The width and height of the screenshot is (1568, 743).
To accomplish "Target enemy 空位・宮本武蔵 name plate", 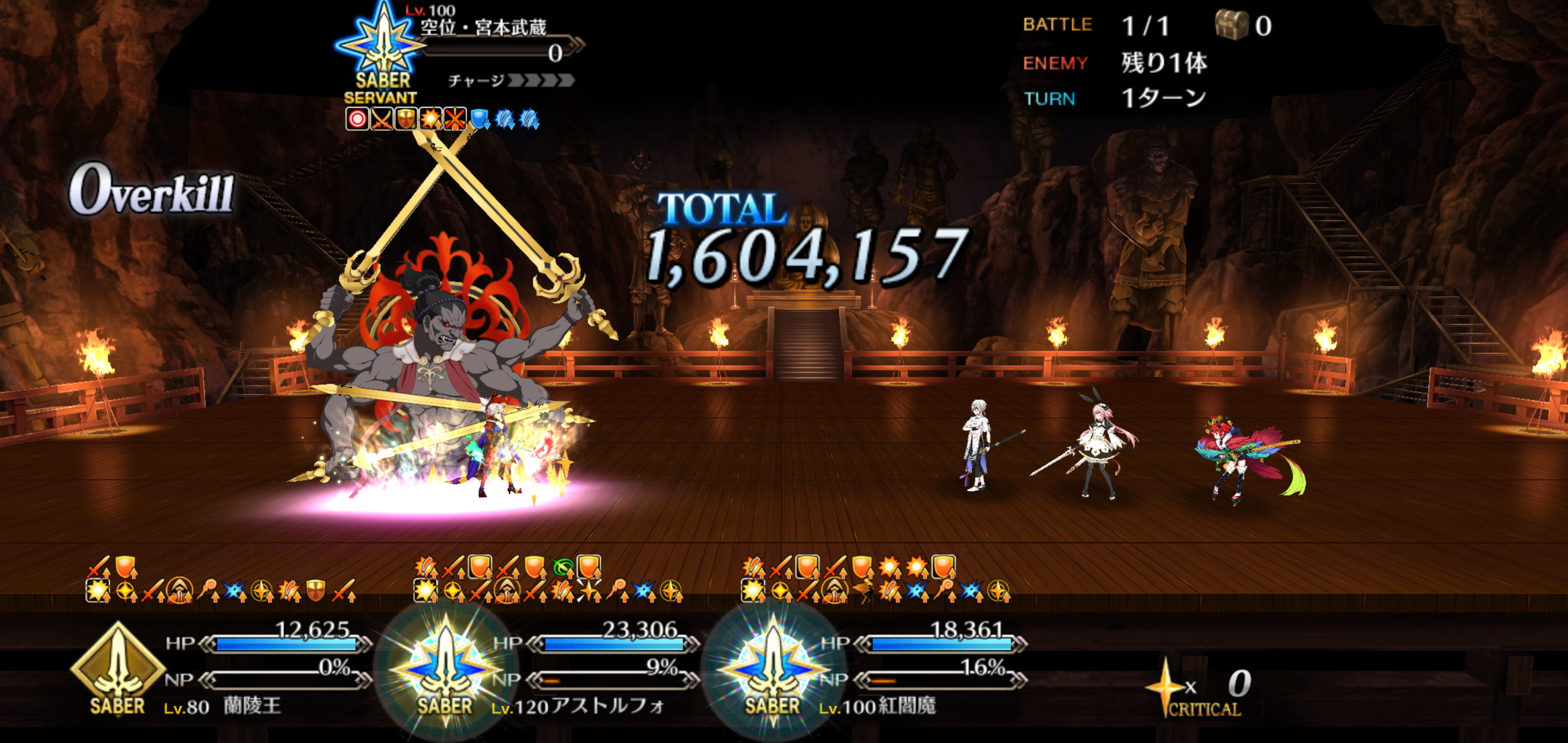I will click(483, 27).
